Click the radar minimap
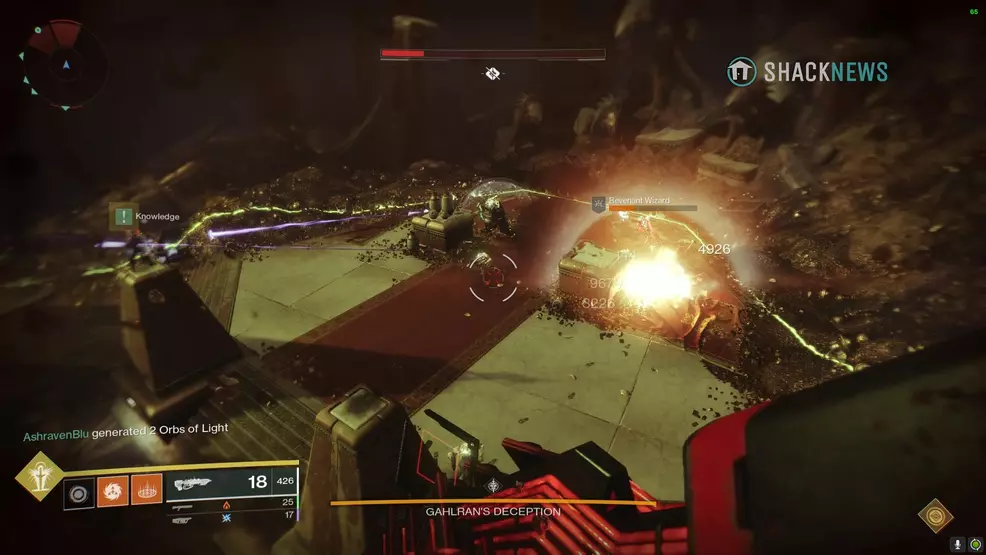The height and width of the screenshot is (555, 986). click(66, 66)
